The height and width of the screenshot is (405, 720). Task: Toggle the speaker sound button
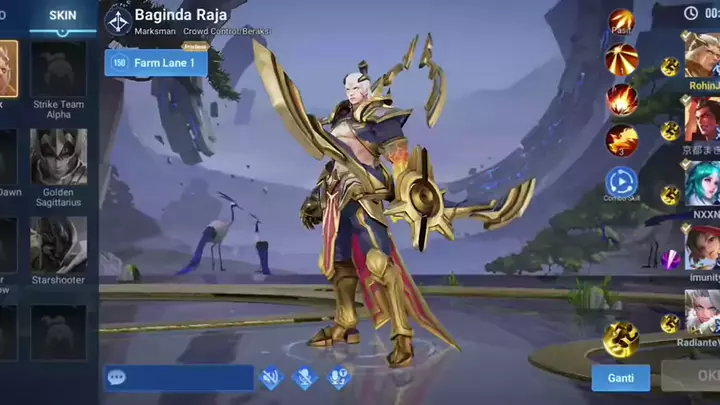point(270,377)
